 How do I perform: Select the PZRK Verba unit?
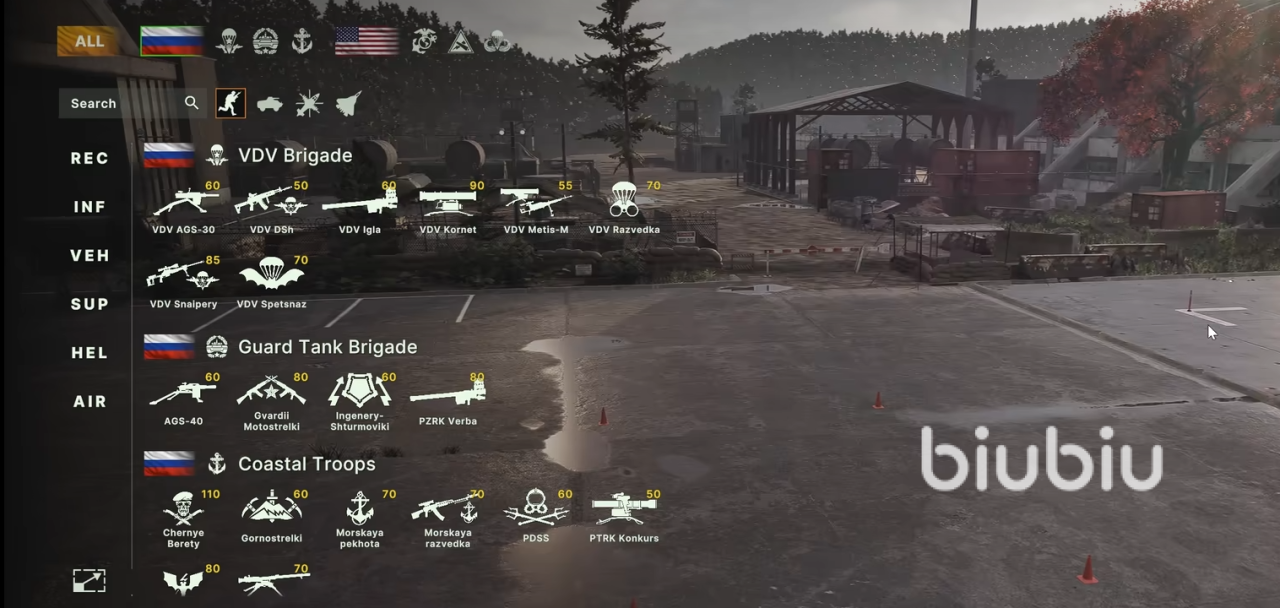coord(447,397)
